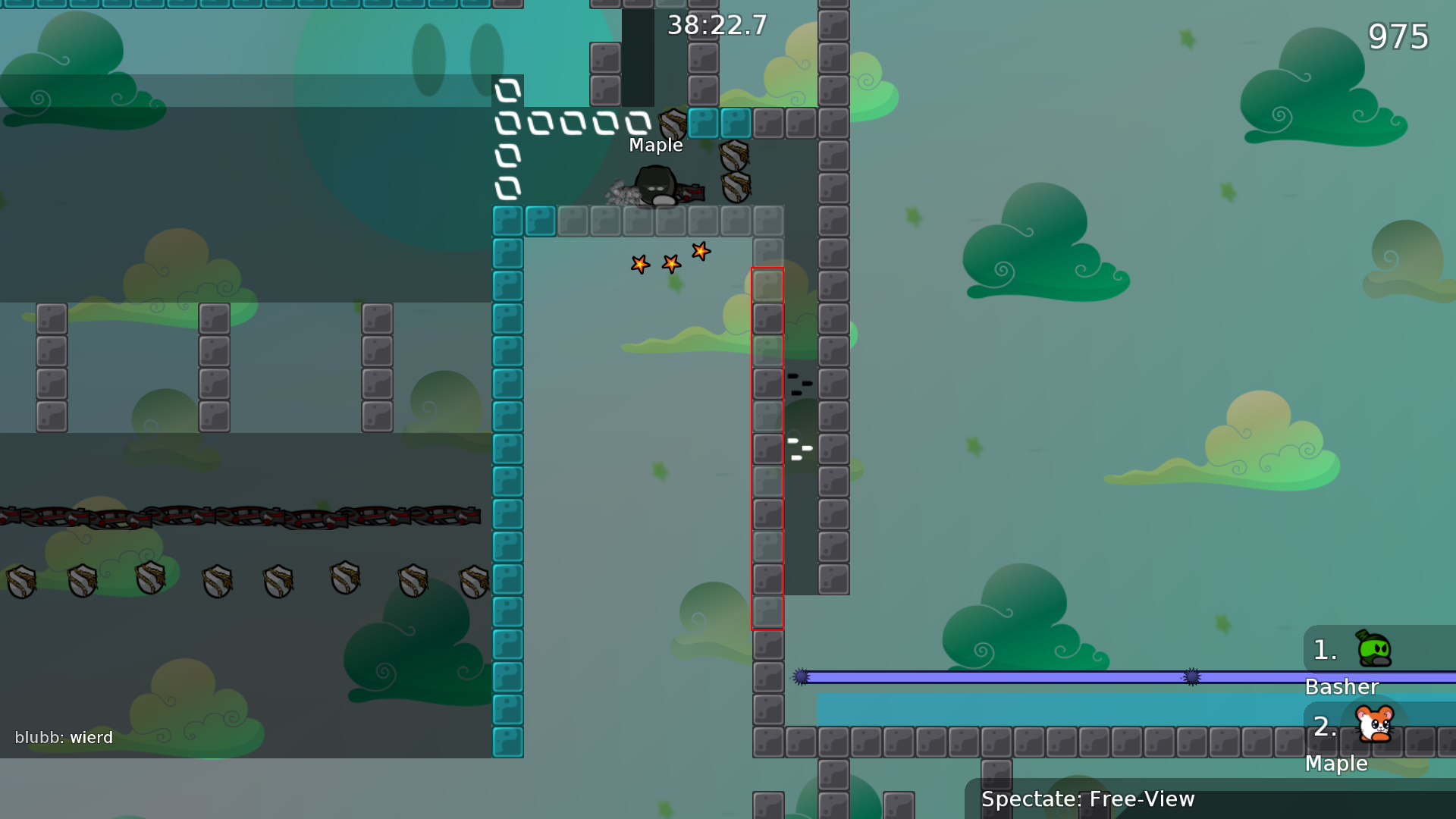Screen dimensions: 1456x819
Task: Click the crouching Maple character holding the weapon
Action: pos(656,186)
